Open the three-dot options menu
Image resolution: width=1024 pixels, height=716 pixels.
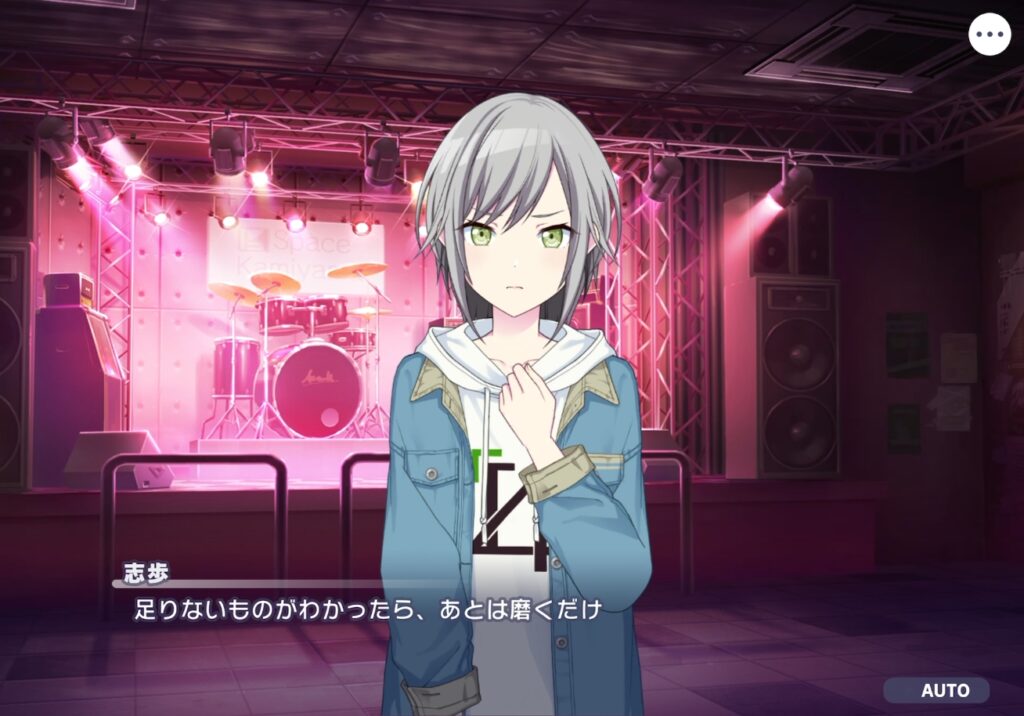(x=990, y=34)
